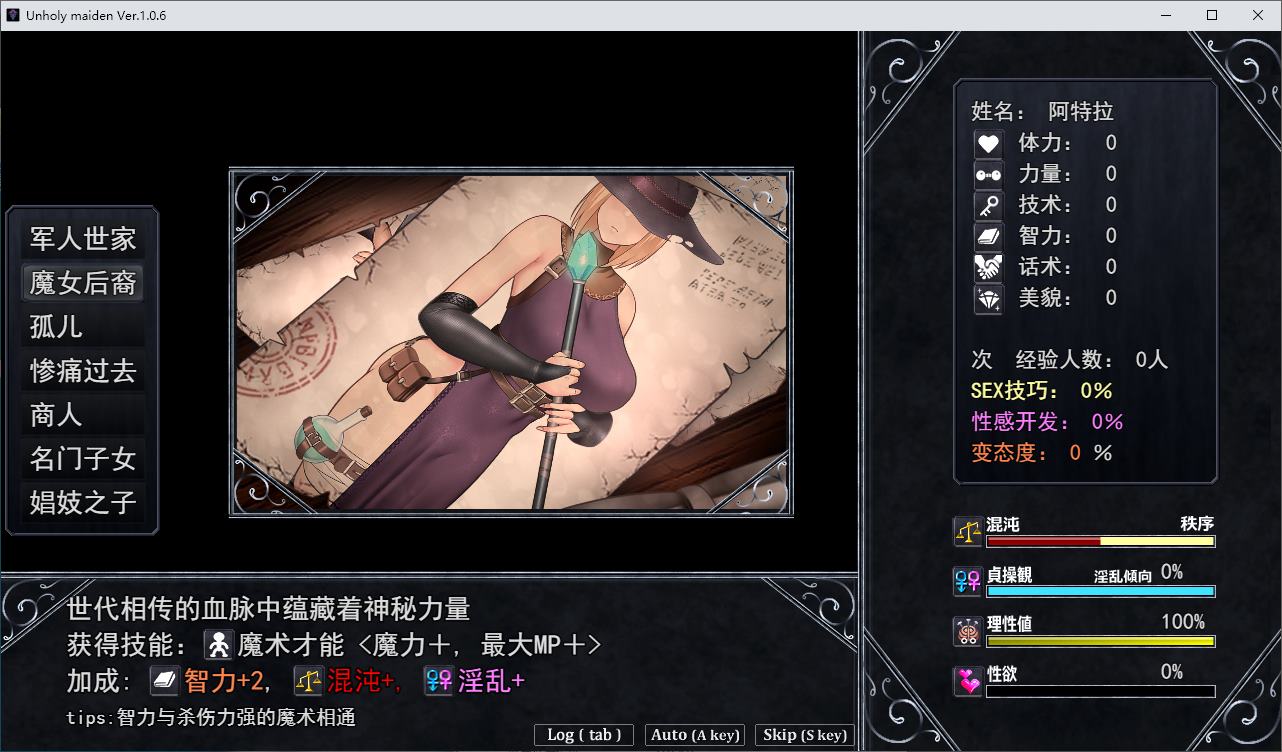Click the book icon beside 智力
Image resolution: width=1282 pixels, height=752 pixels.
(x=988, y=235)
